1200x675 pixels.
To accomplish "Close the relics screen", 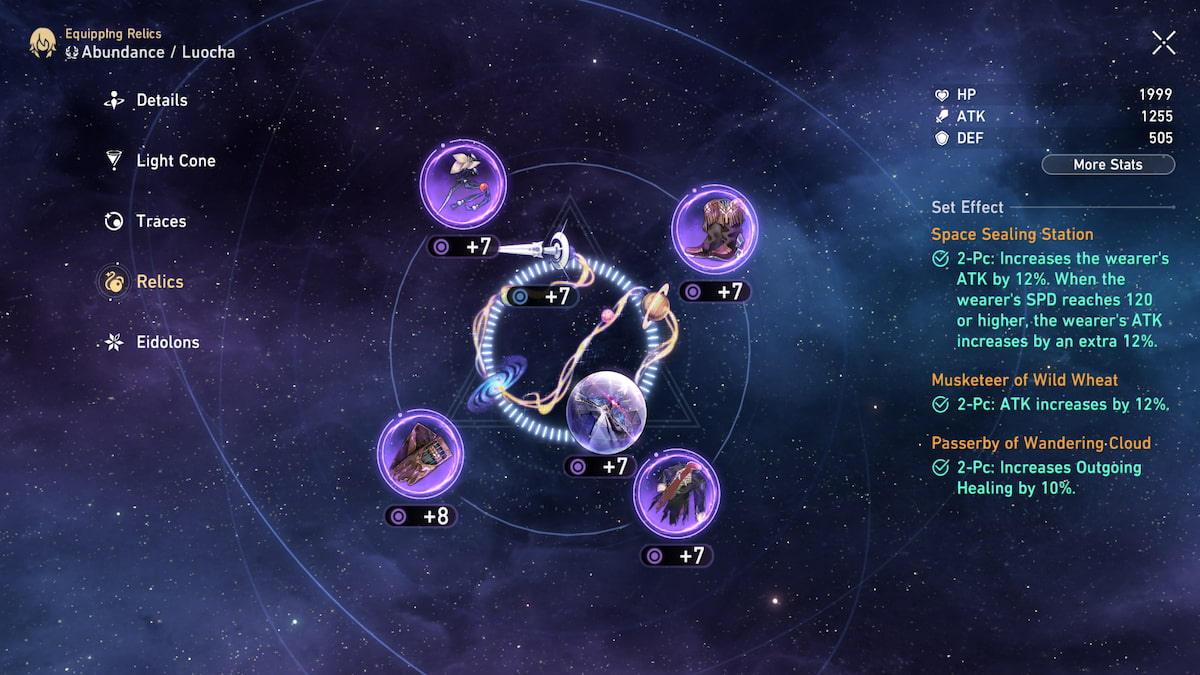I will 1163,42.
